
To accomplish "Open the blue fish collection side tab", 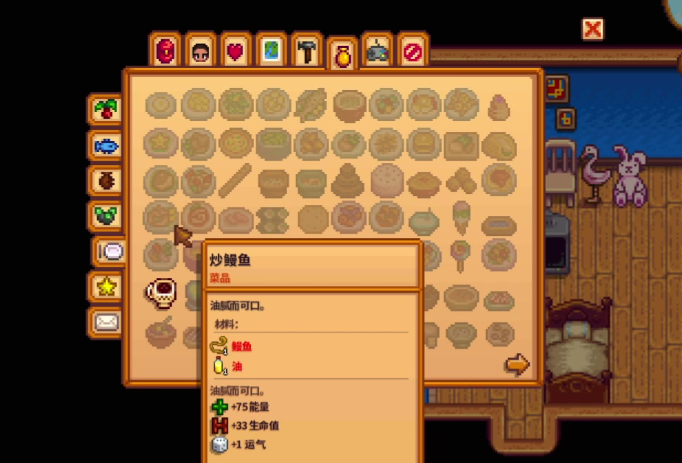I will pyautogui.click(x=105, y=146).
